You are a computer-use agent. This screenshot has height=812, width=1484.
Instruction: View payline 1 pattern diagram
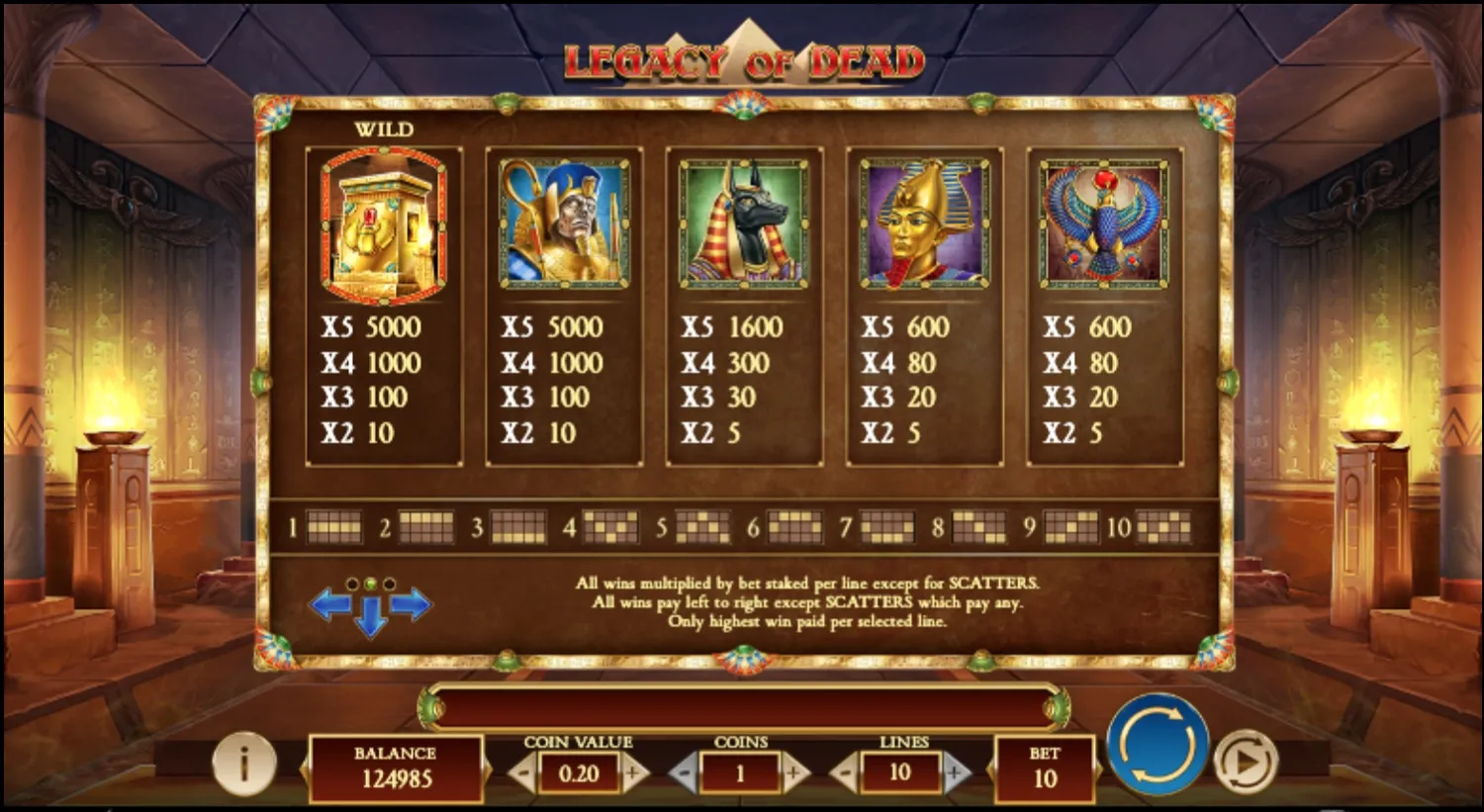[333, 525]
